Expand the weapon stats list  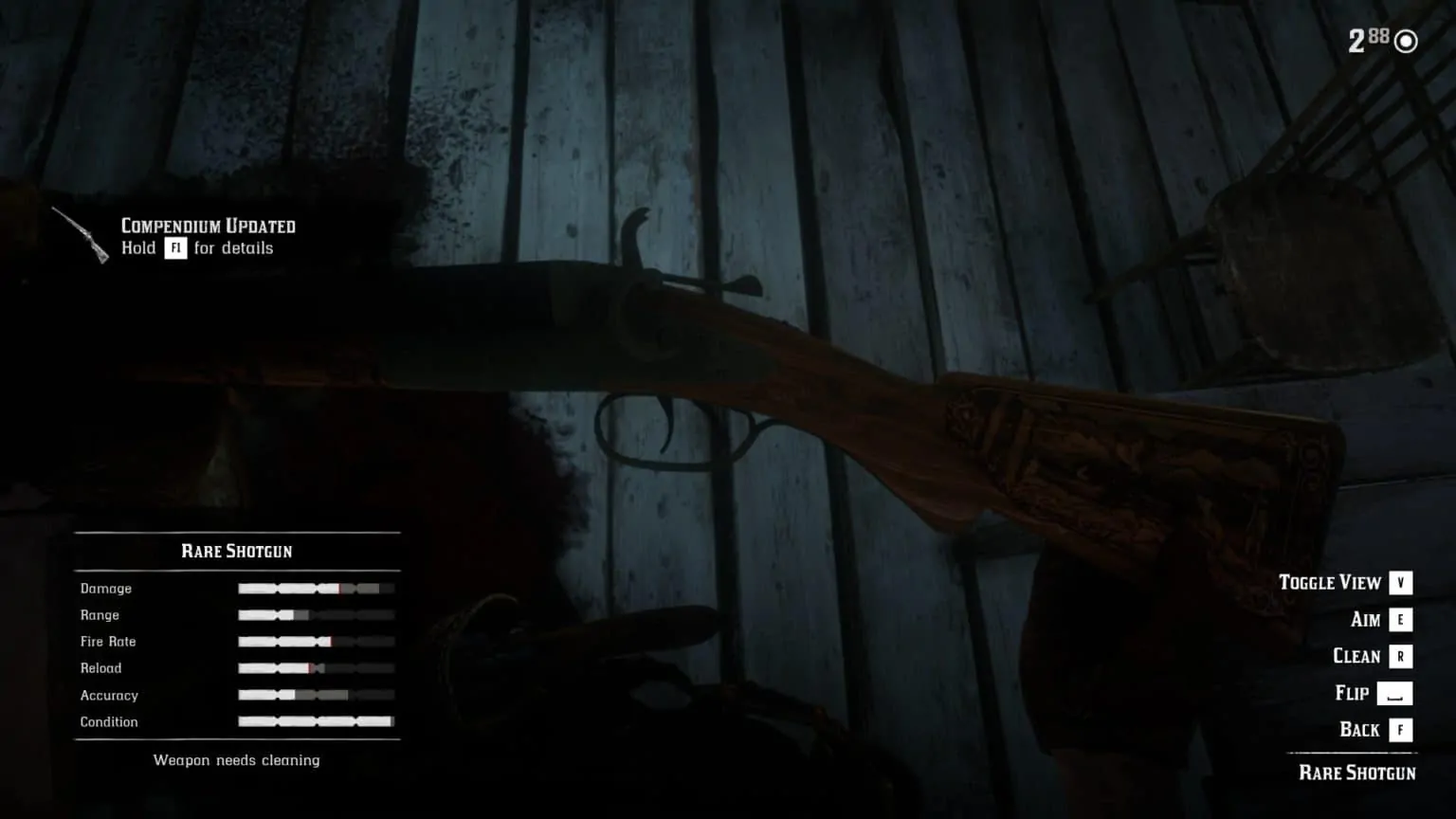[x=235, y=654]
